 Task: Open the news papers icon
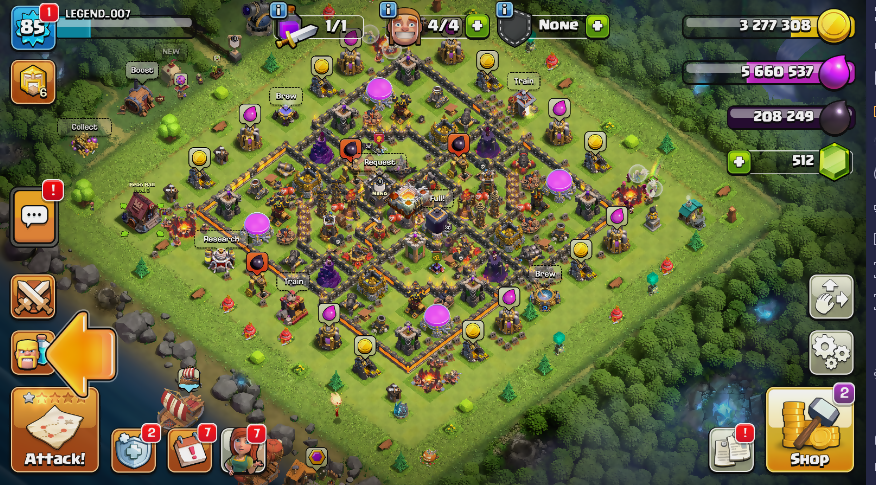pyautogui.click(x=731, y=449)
